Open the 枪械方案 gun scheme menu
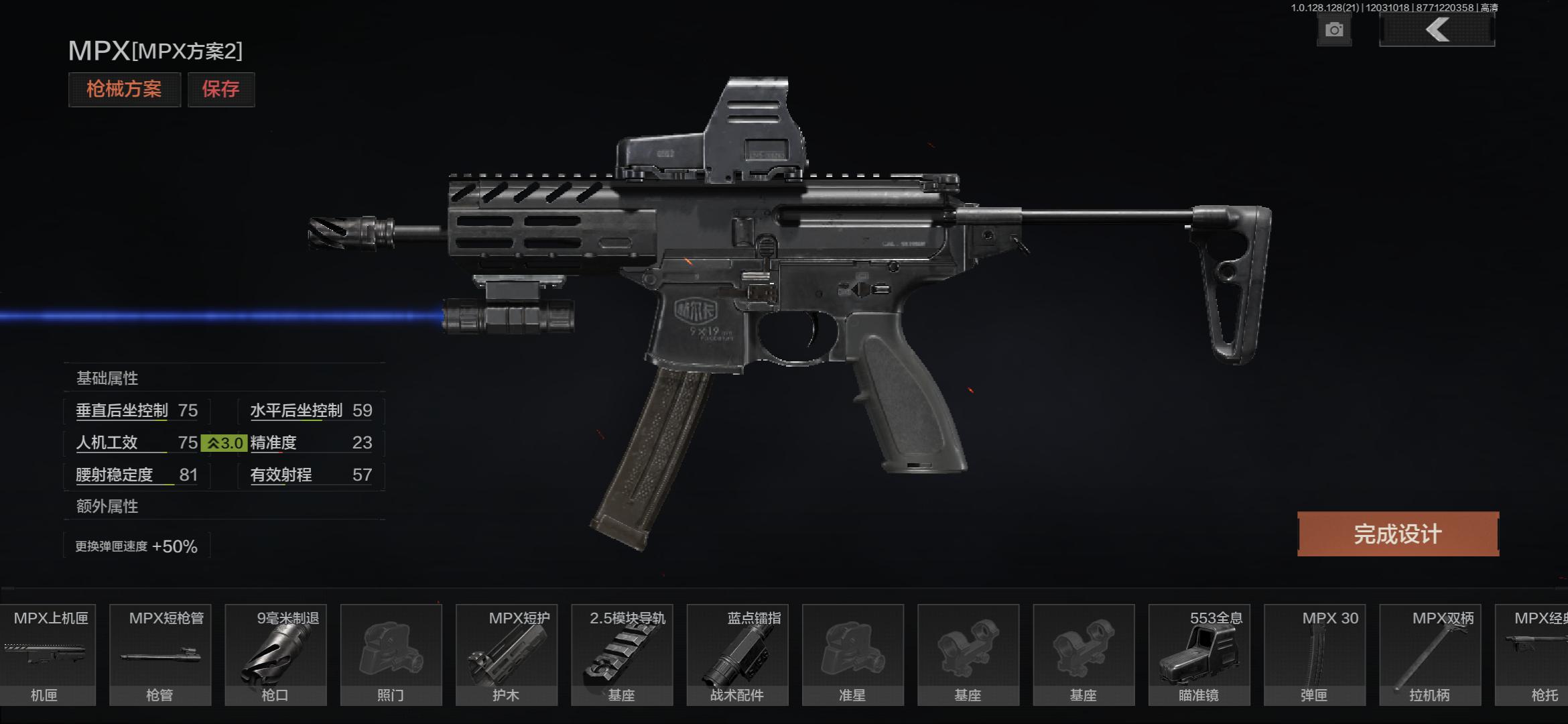This screenshot has width=1568, height=724. coord(124,89)
